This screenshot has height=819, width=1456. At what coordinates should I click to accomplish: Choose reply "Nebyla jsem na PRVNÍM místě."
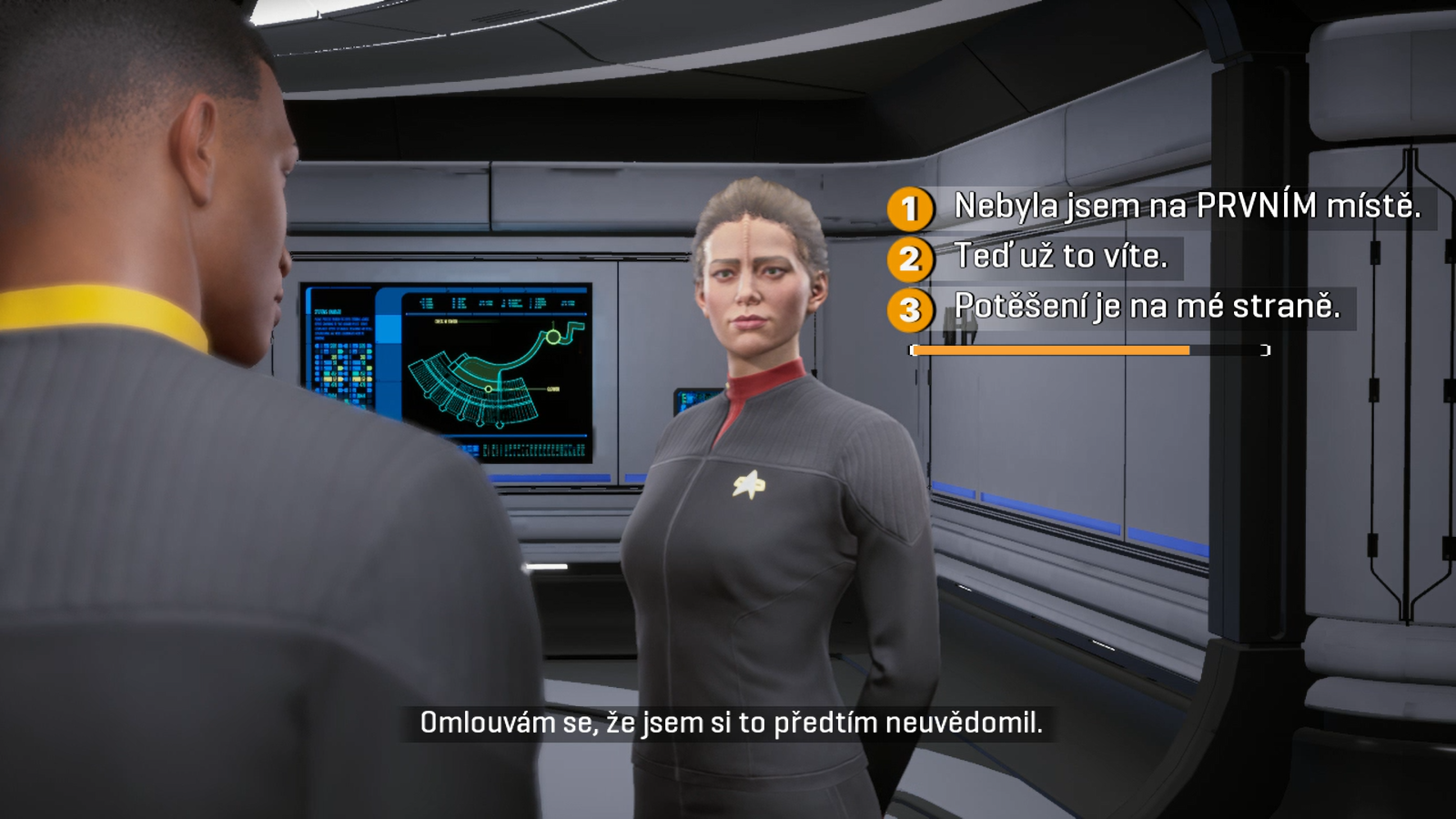point(1186,207)
